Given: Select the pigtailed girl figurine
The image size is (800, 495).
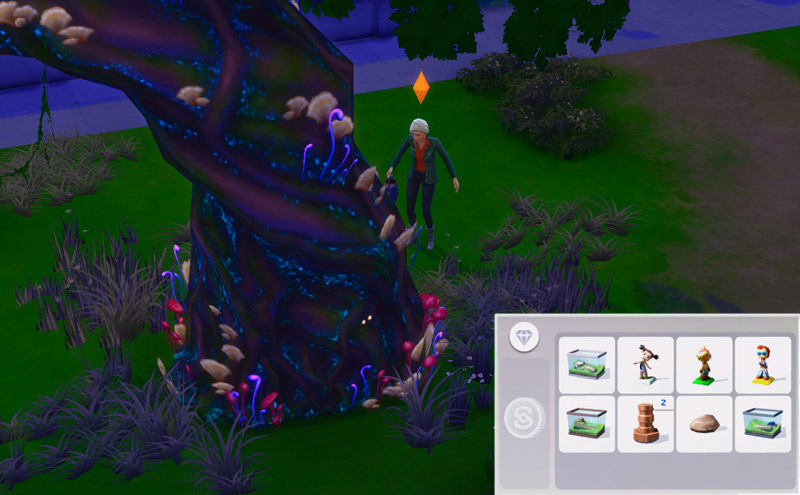Looking at the screenshot, I should [646, 365].
